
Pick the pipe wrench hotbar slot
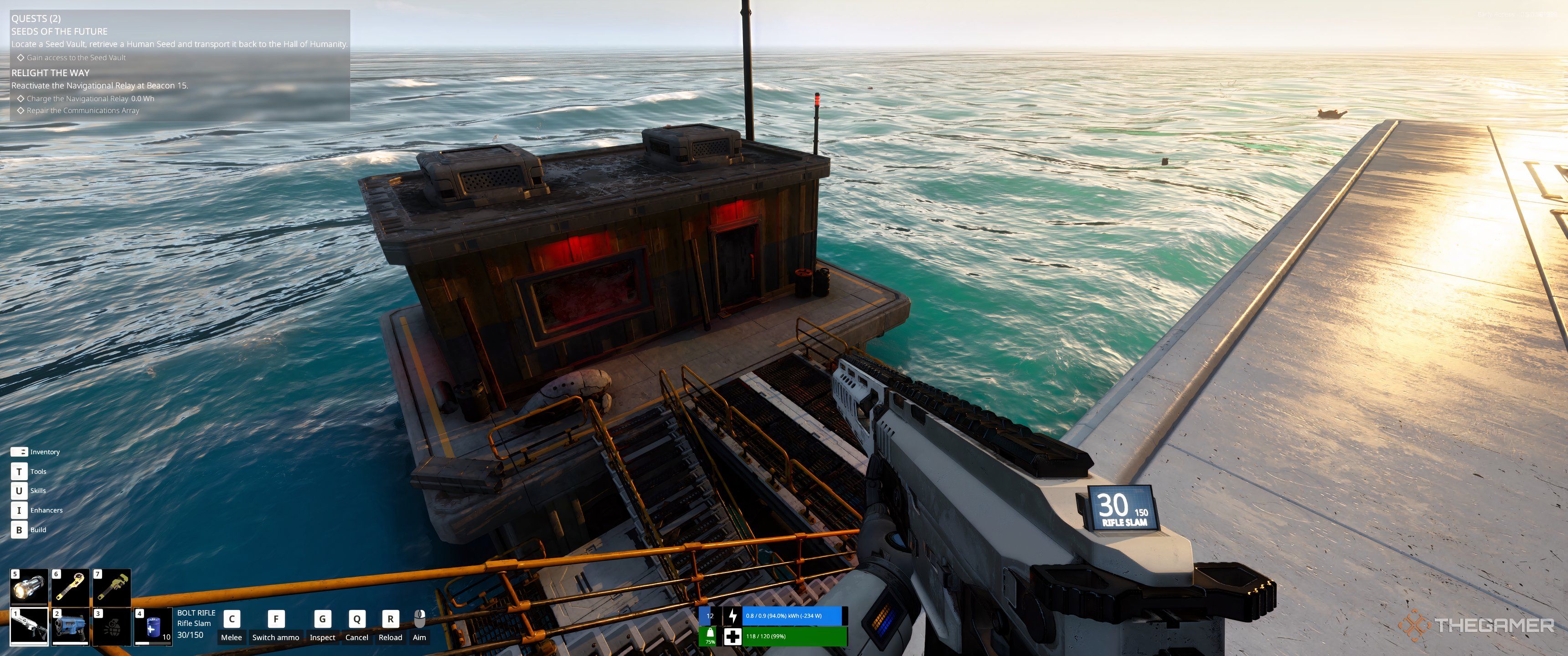[112, 587]
